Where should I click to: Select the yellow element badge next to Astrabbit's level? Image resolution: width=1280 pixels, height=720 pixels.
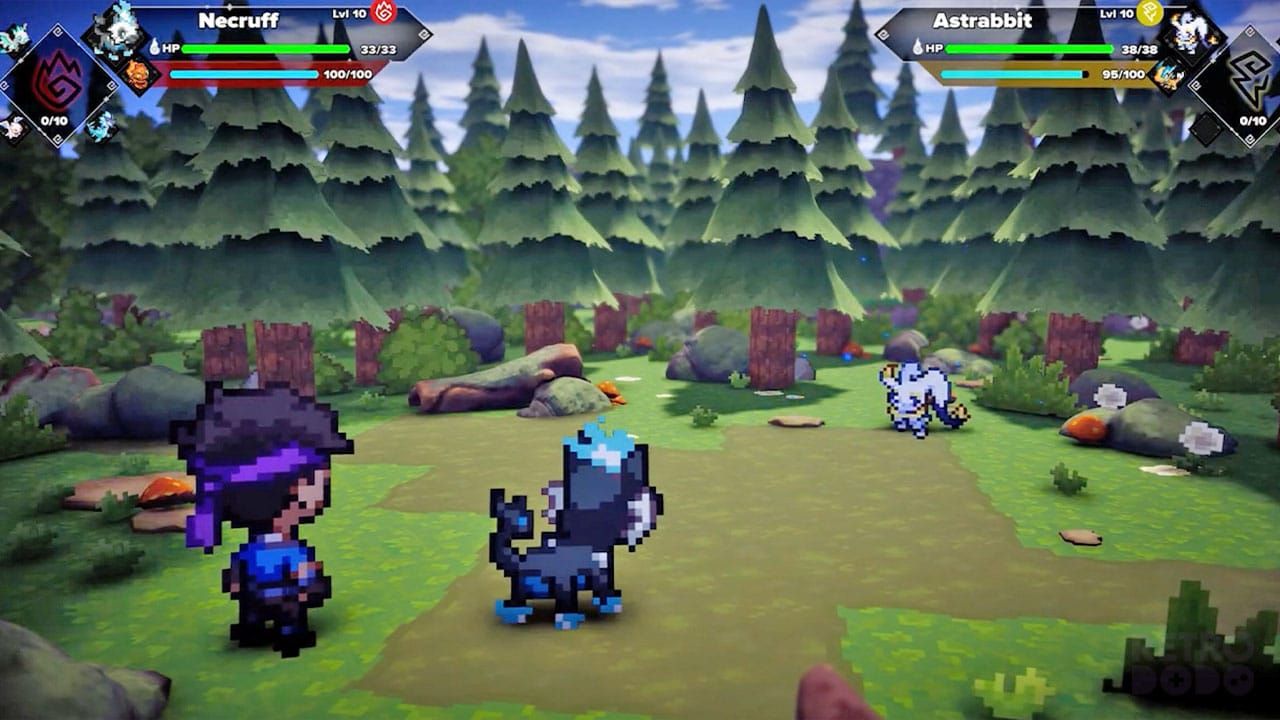(1149, 14)
